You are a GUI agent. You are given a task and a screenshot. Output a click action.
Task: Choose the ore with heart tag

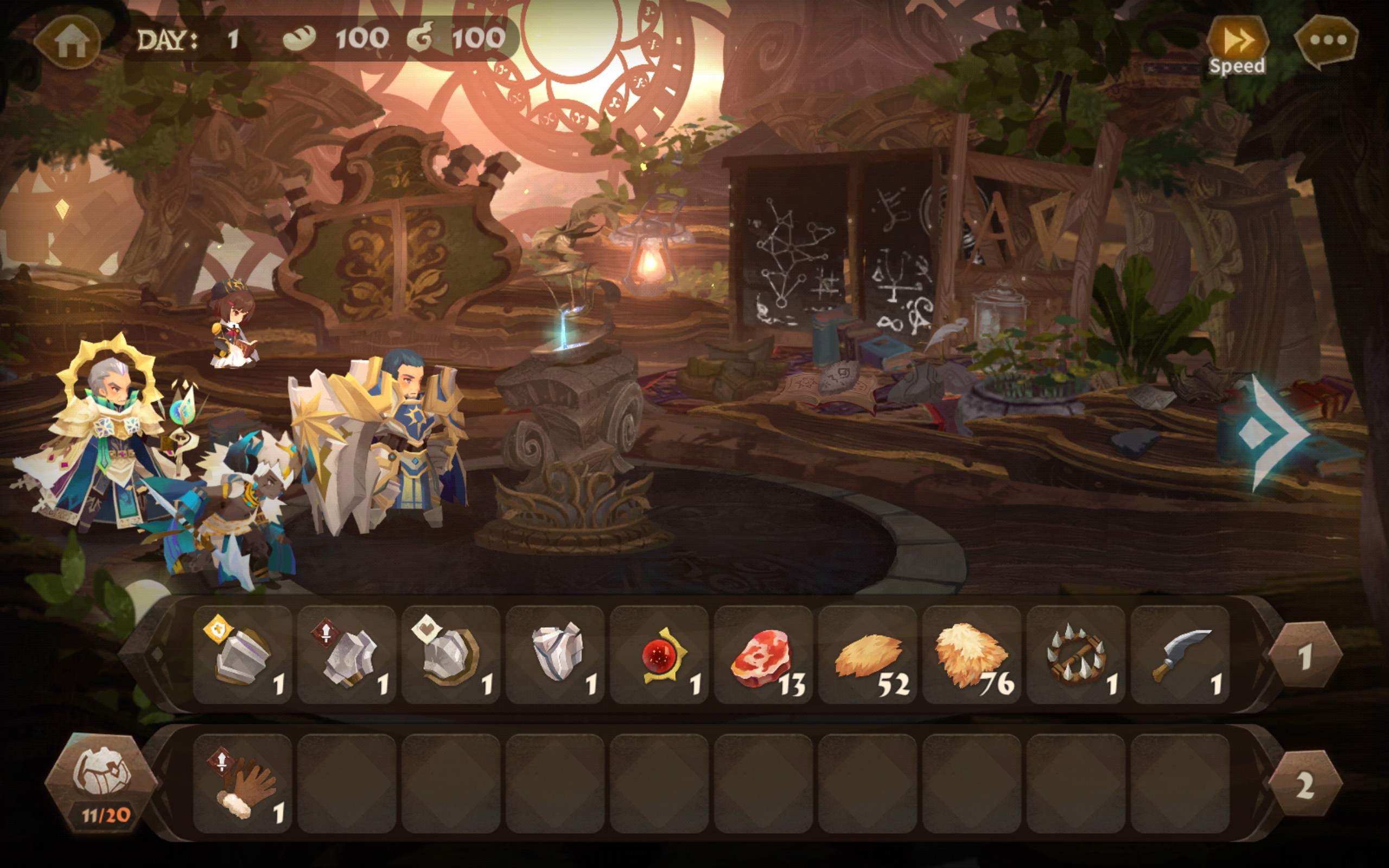point(451,654)
